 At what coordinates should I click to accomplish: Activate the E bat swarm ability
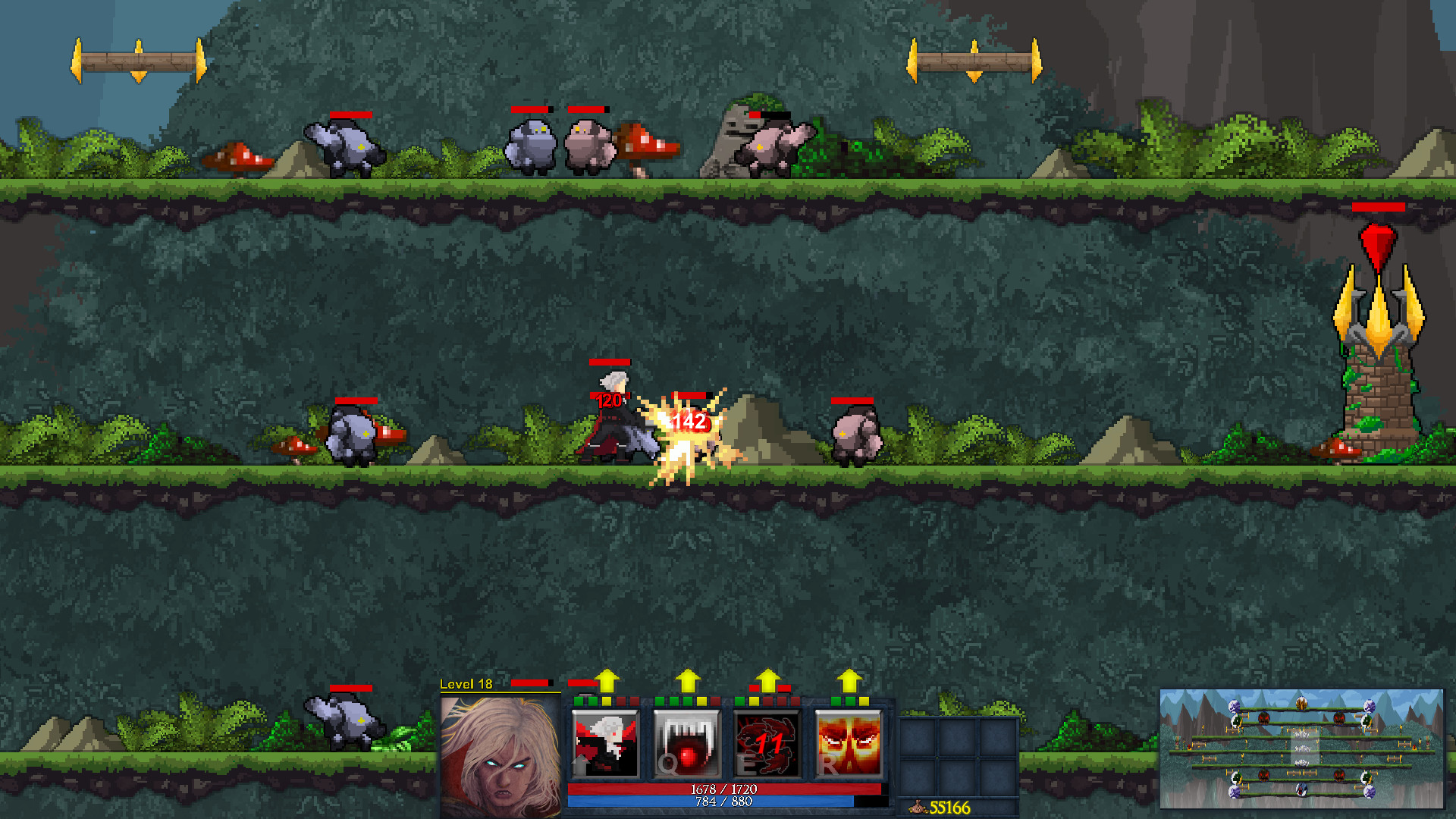[x=767, y=742]
